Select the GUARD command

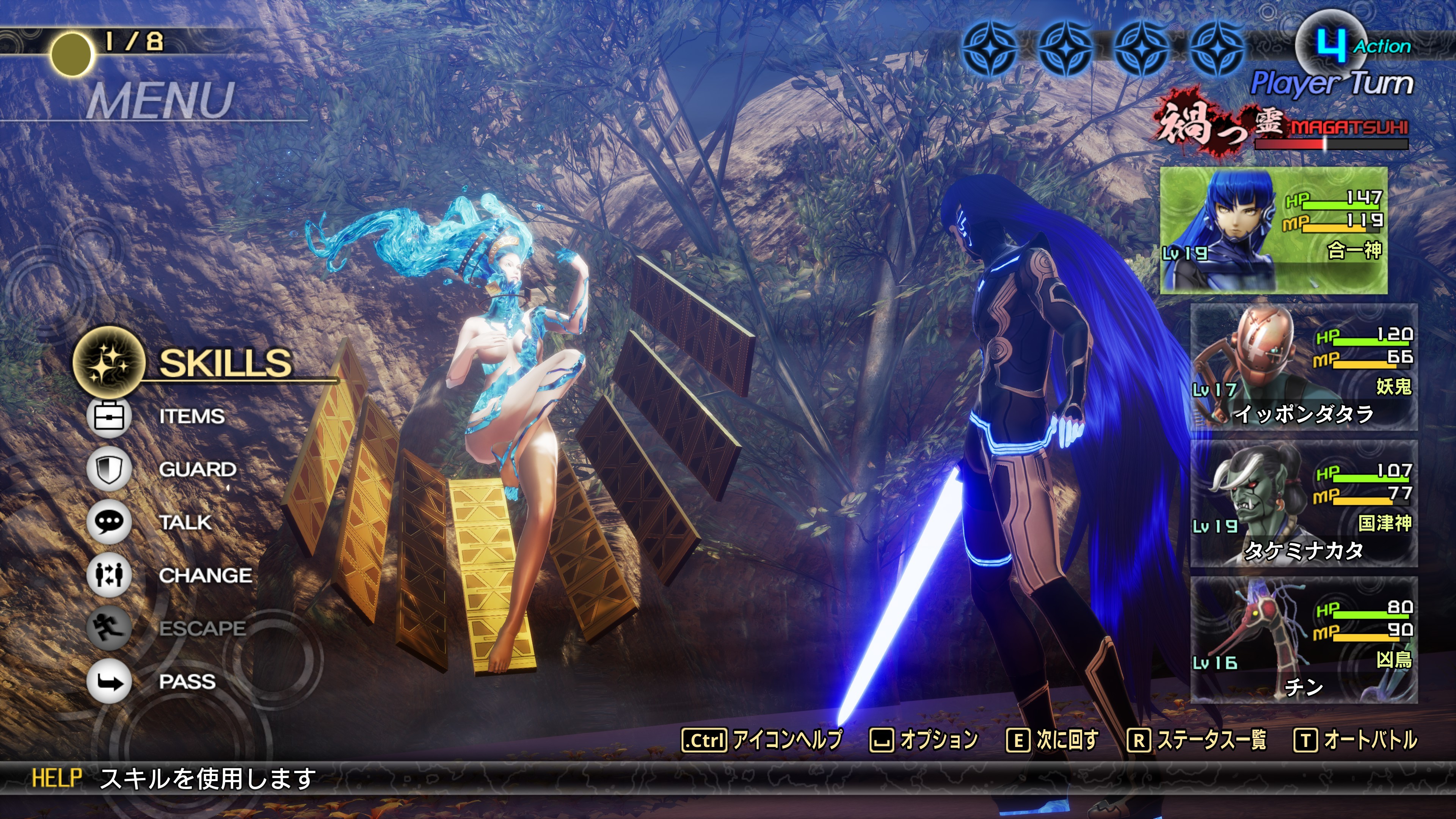pyautogui.click(x=197, y=470)
